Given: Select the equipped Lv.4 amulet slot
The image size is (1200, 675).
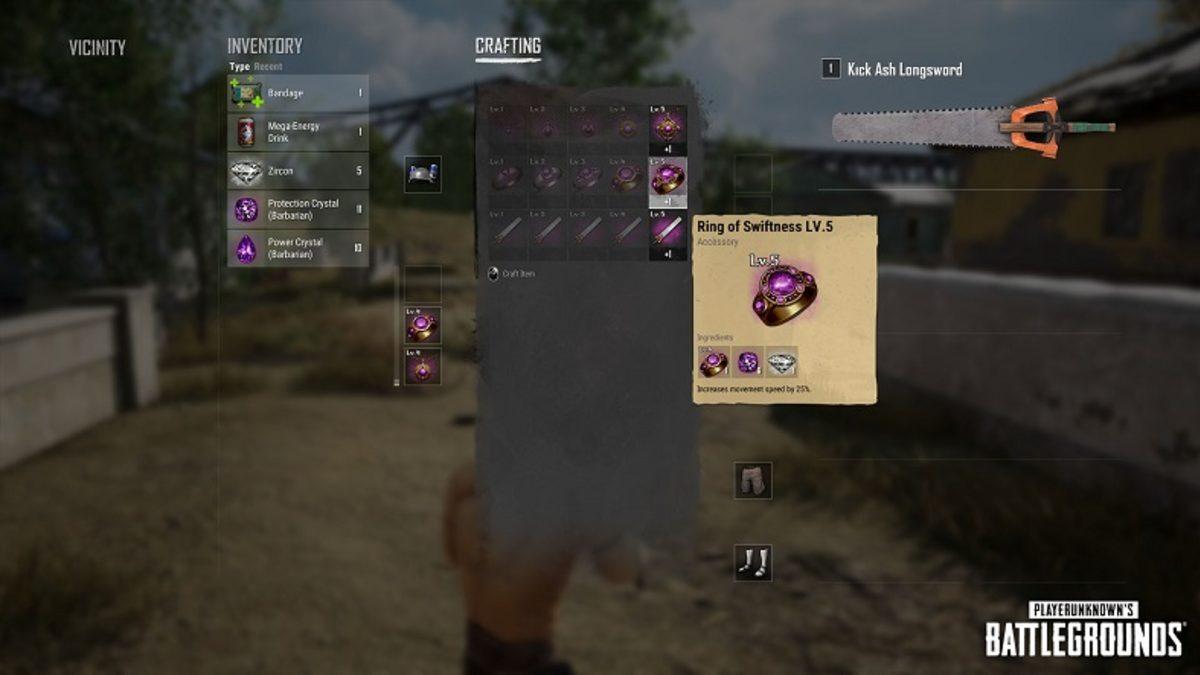Looking at the screenshot, I should 423,367.
